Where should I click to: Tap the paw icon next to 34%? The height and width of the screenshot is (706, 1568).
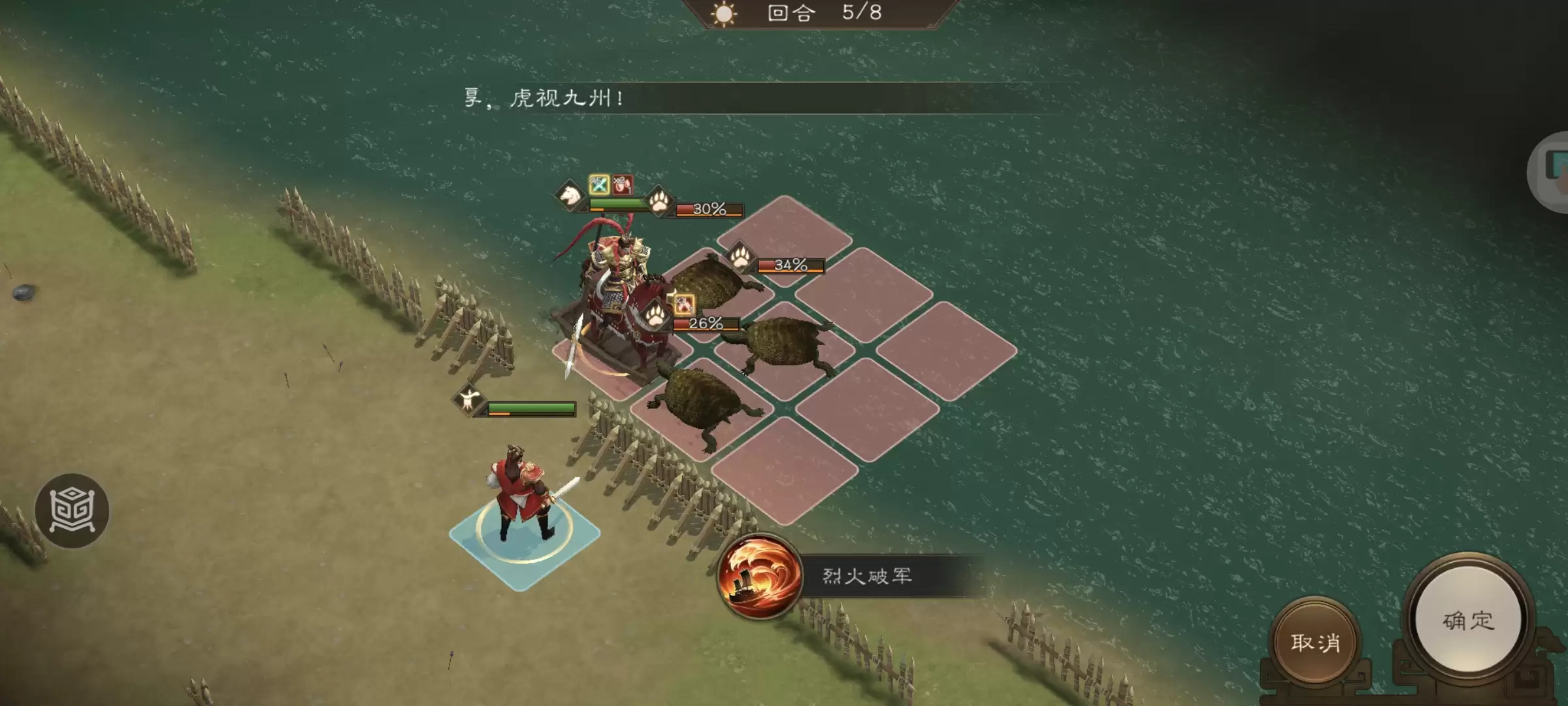tap(741, 256)
